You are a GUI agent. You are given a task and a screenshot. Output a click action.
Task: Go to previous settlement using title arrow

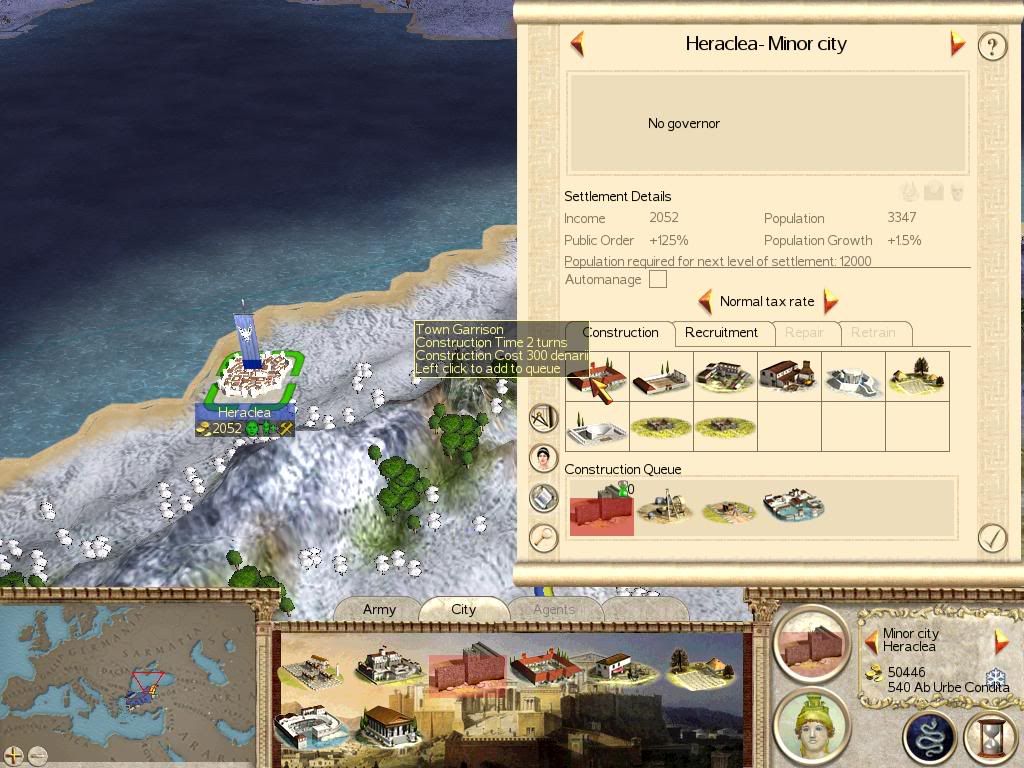577,44
